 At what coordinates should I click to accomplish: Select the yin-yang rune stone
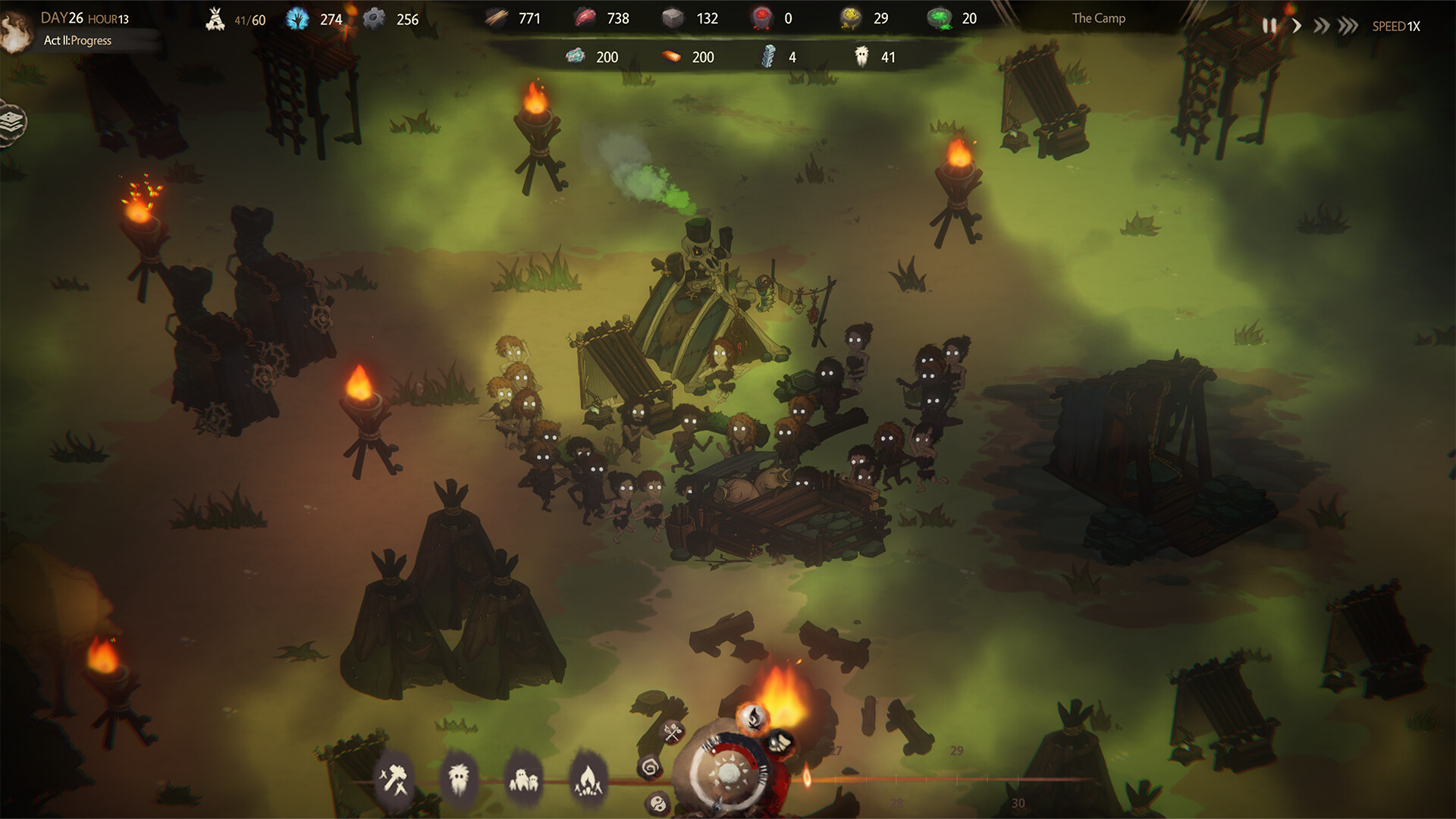pyautogui.click(x=657, y=803)
